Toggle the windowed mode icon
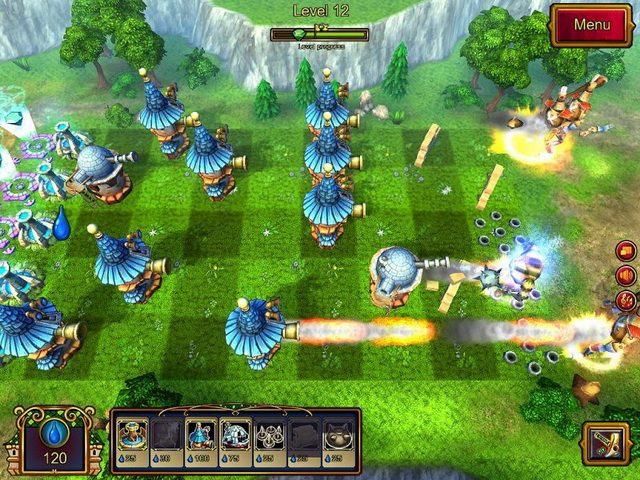 coord(628,251)
